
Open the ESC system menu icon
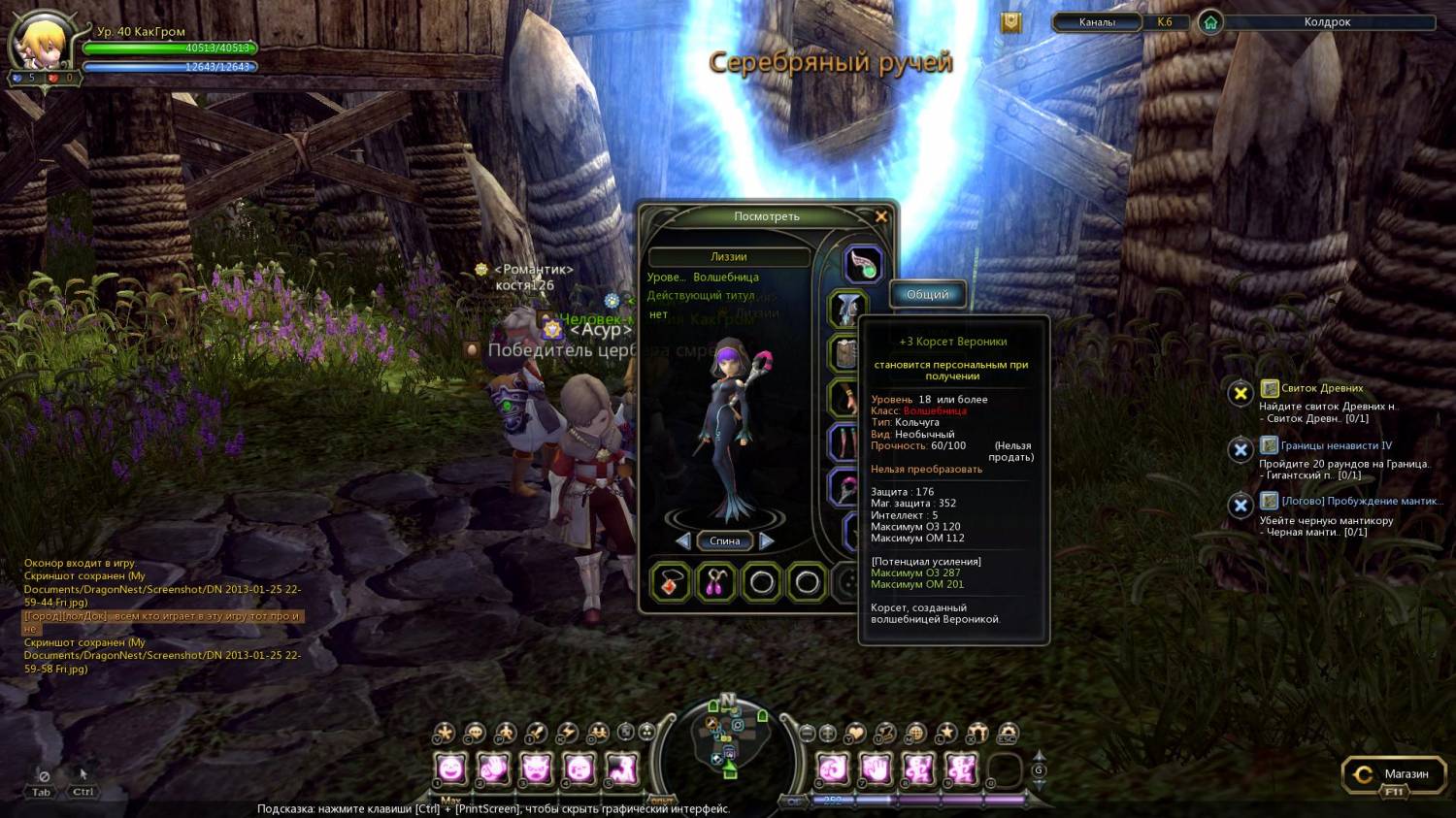click(x=1008, y=734)
